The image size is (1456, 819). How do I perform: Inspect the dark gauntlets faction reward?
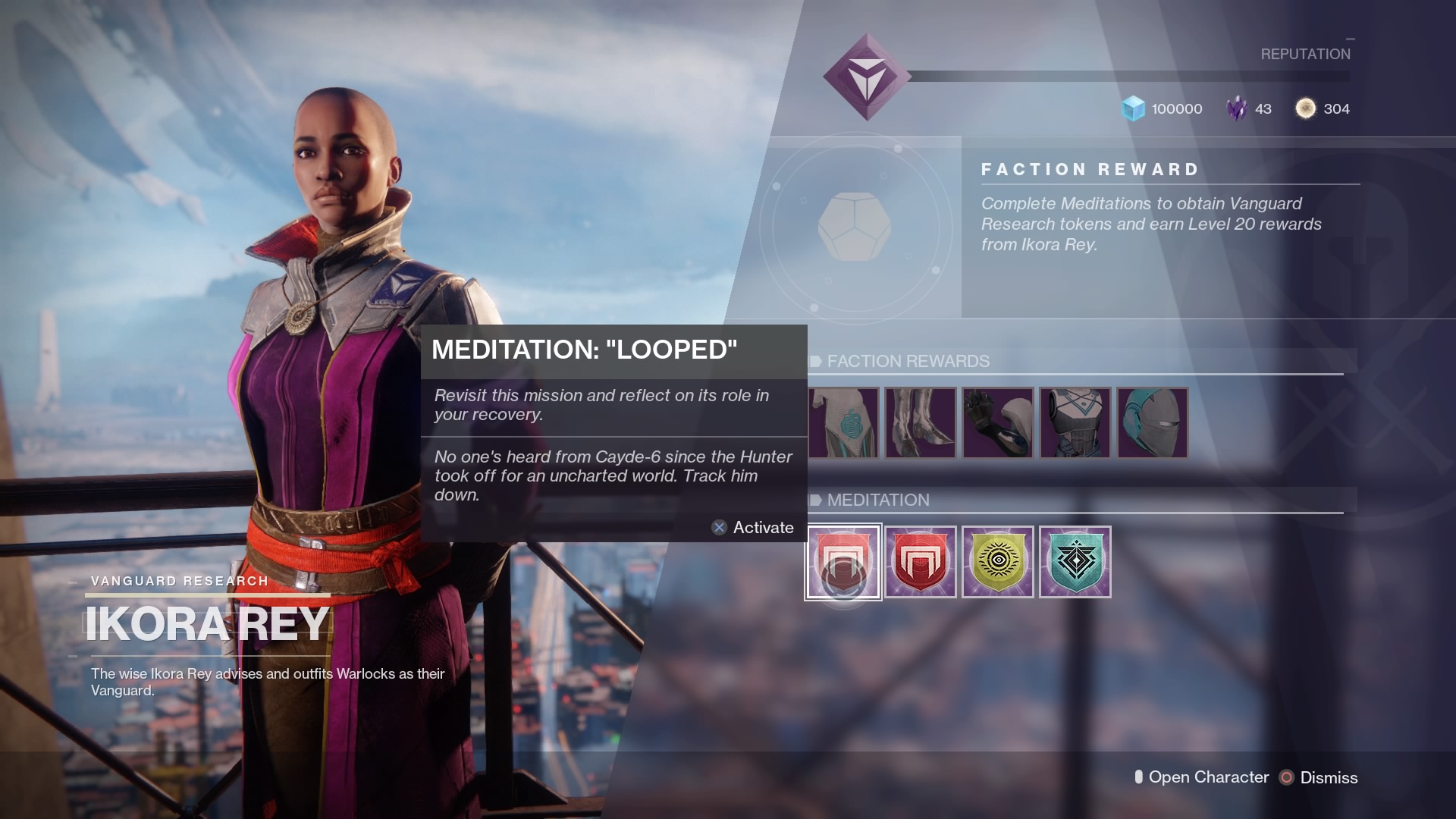(998, 423)
